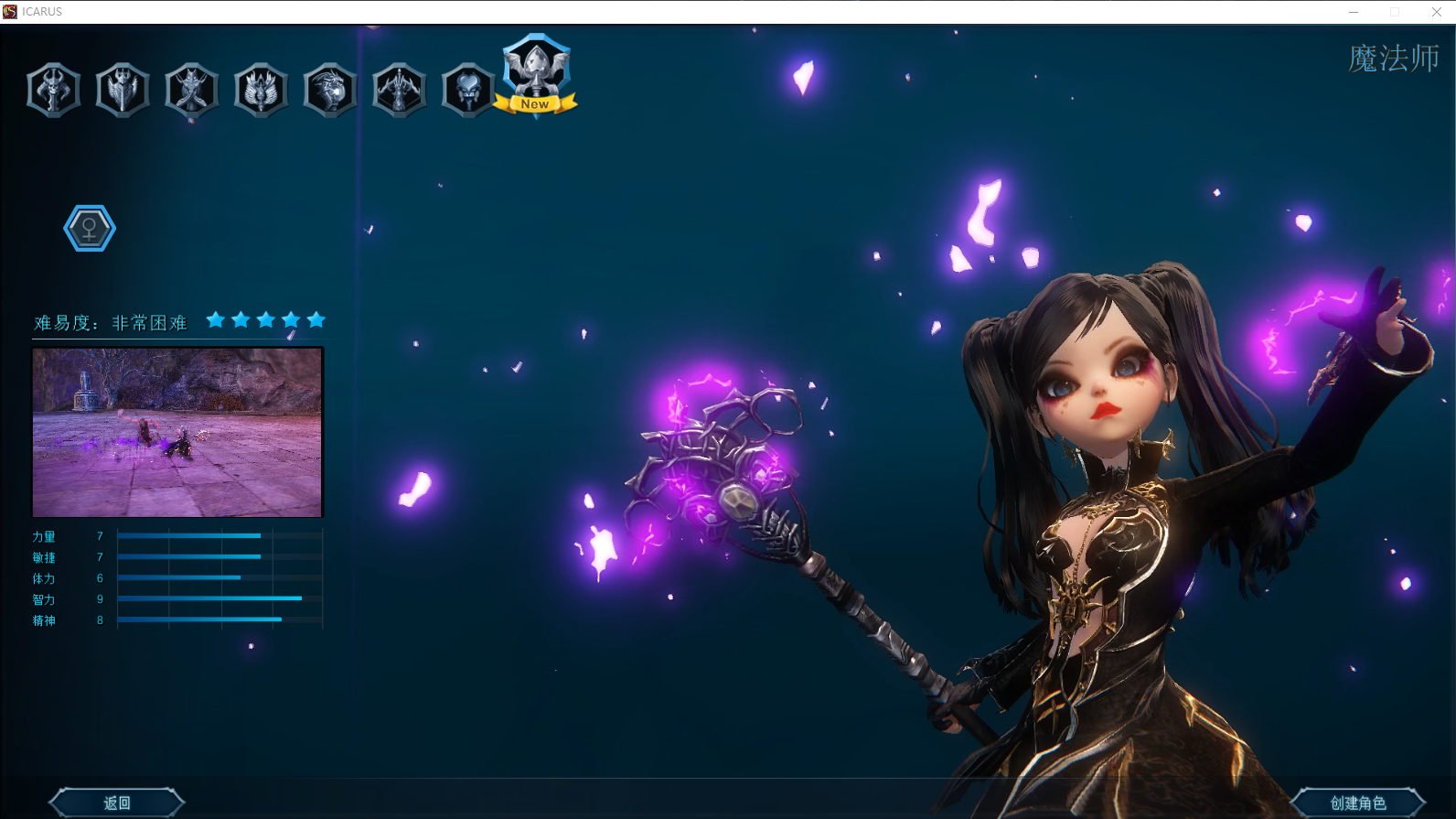Screen dimensions: 1456x819
Task: Confirm with the 创建角色 button
Action: pos(1357,803)
